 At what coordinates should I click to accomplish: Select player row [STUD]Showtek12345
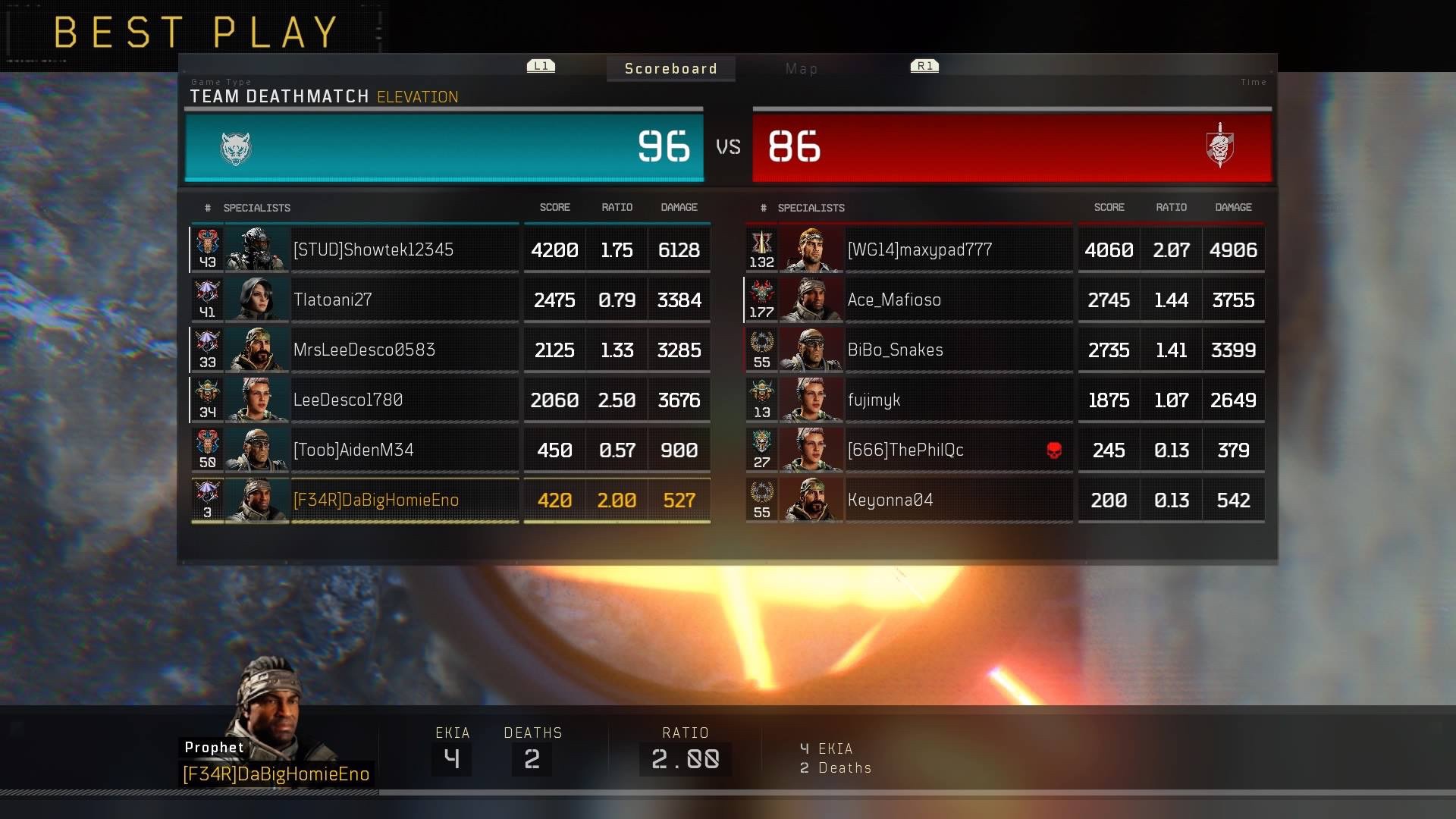[373, 250]
